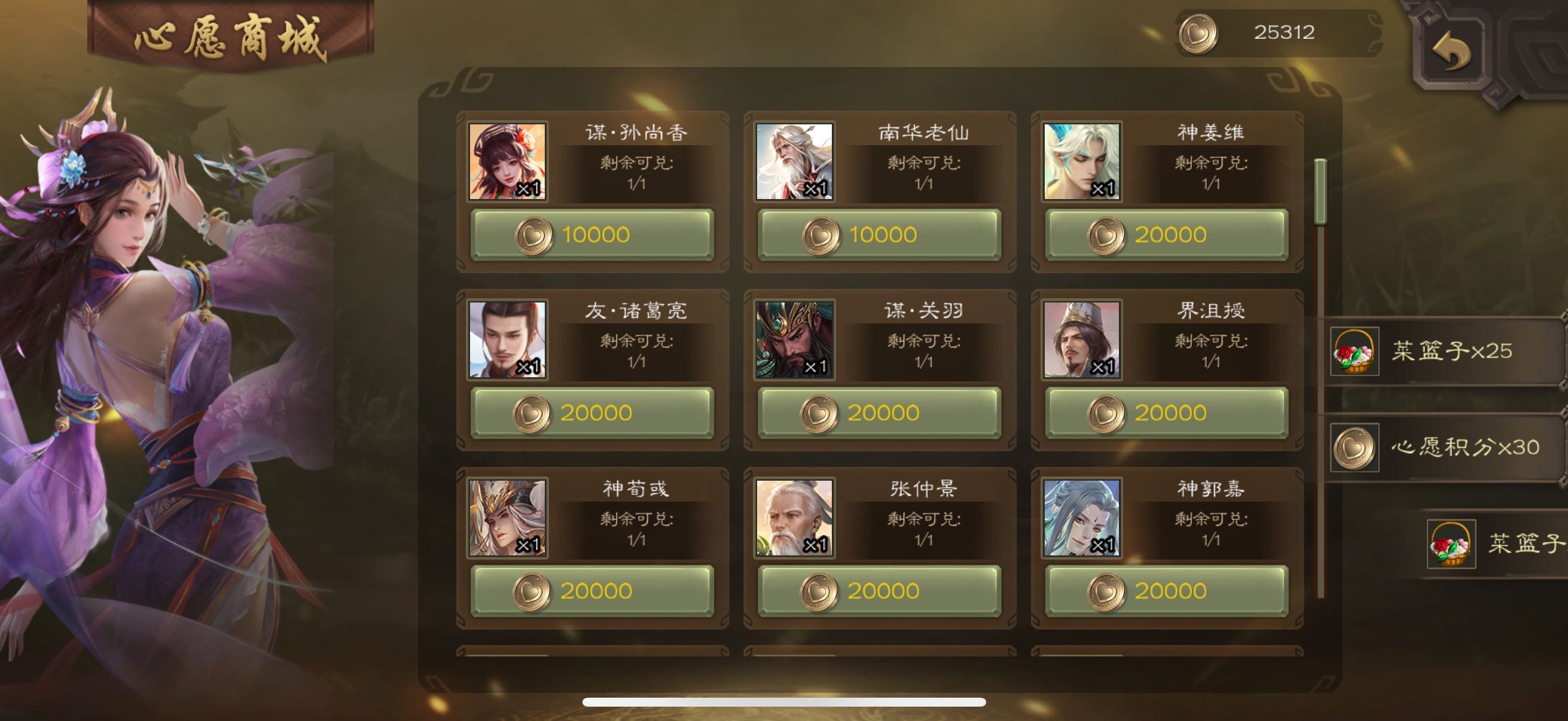This screenshot has width=1568, height=721.
Task: Inspect the 南华老仙 portrait icon
Action: tap(794, 162)
